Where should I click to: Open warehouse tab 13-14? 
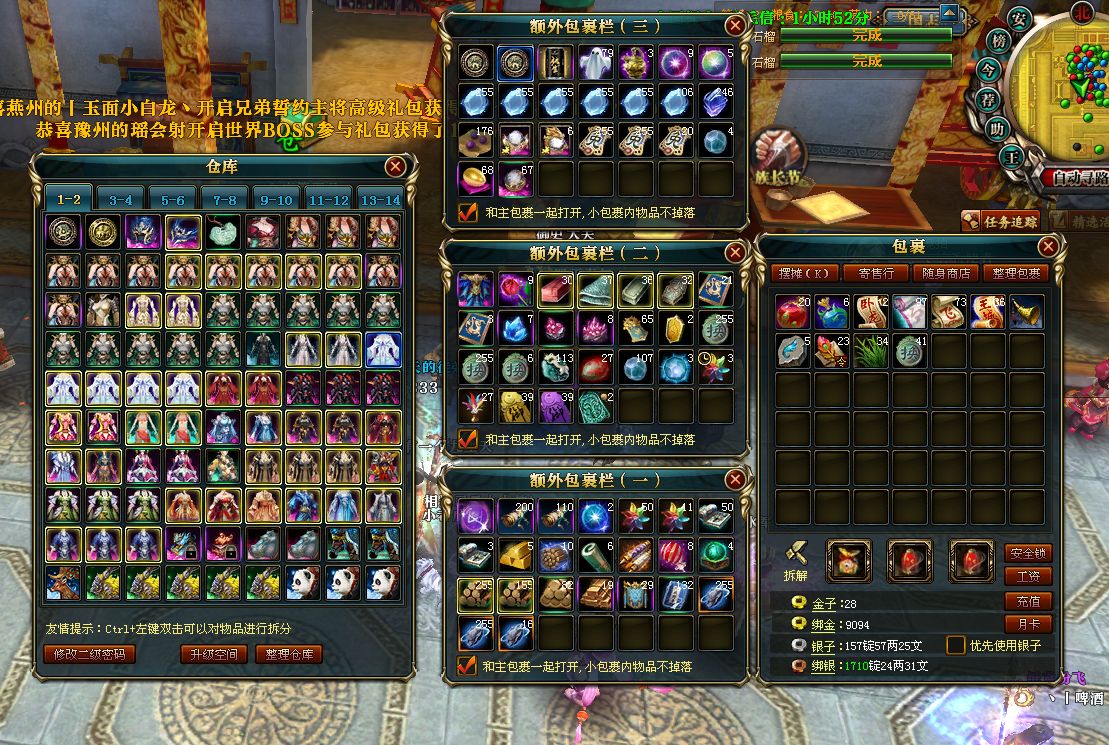tap(379, 199)
